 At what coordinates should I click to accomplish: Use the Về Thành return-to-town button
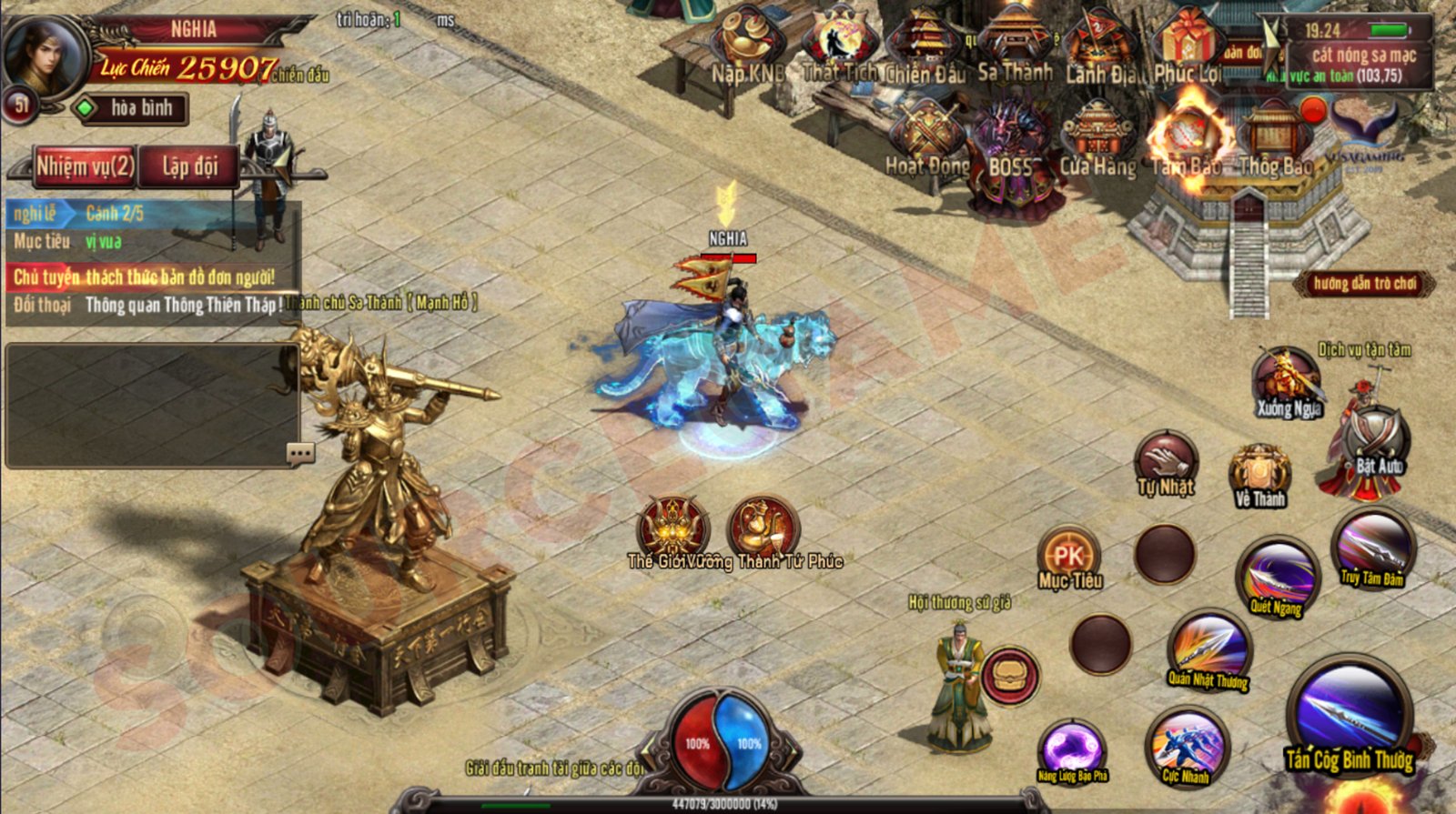tap(1259, 476)
